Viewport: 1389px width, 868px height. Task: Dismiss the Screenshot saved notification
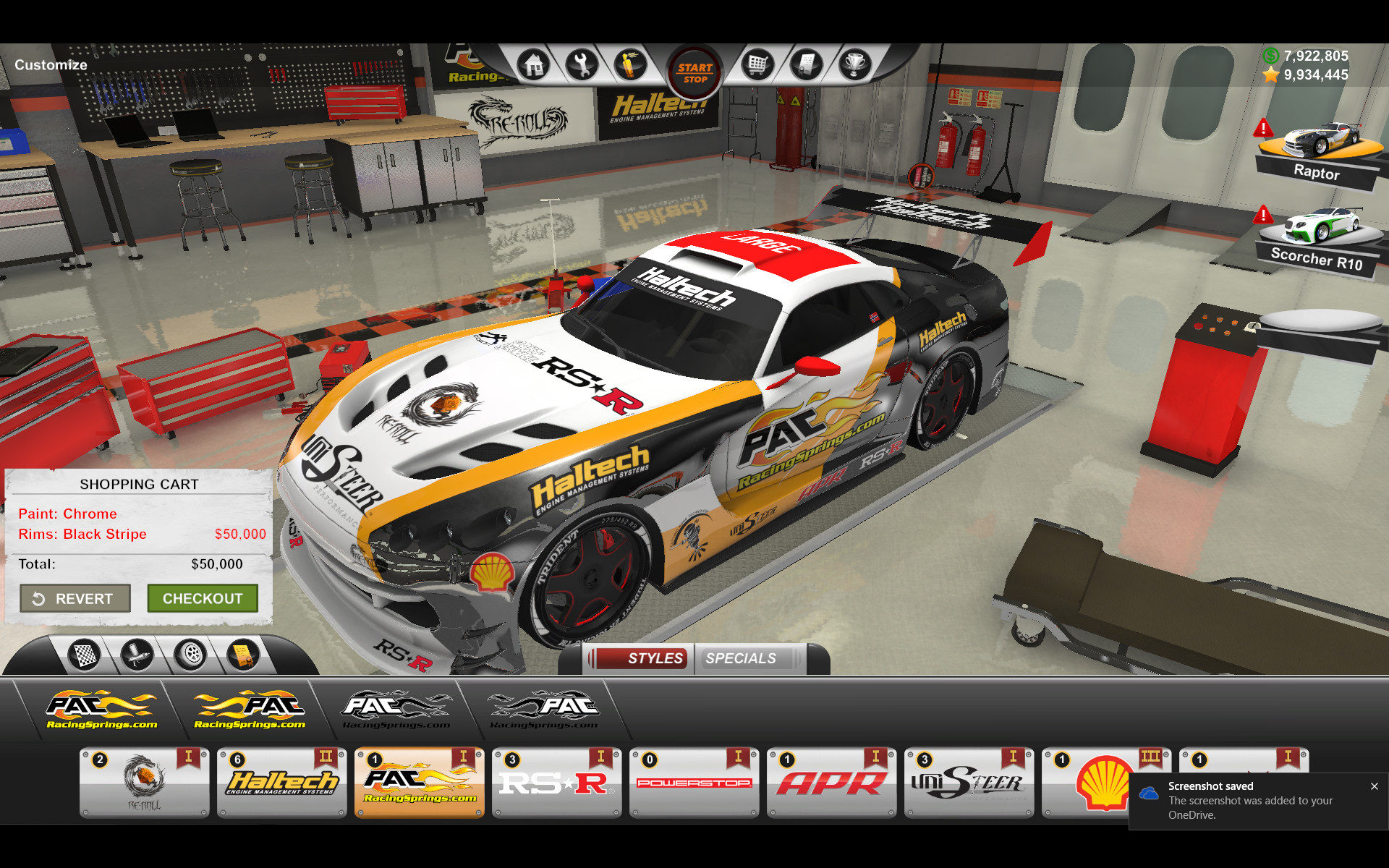1374,786
